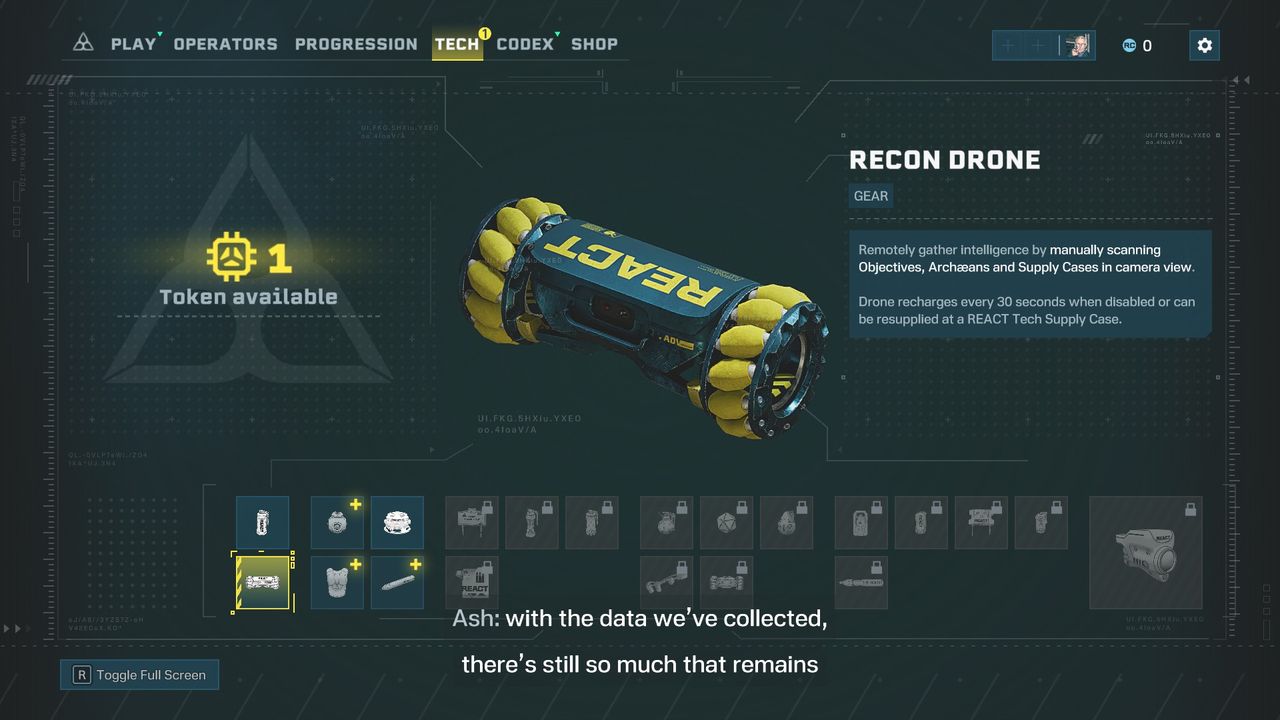Choose the large locked REACT laser device
The image size is (1280, 720).
(x=1145, y=552)
